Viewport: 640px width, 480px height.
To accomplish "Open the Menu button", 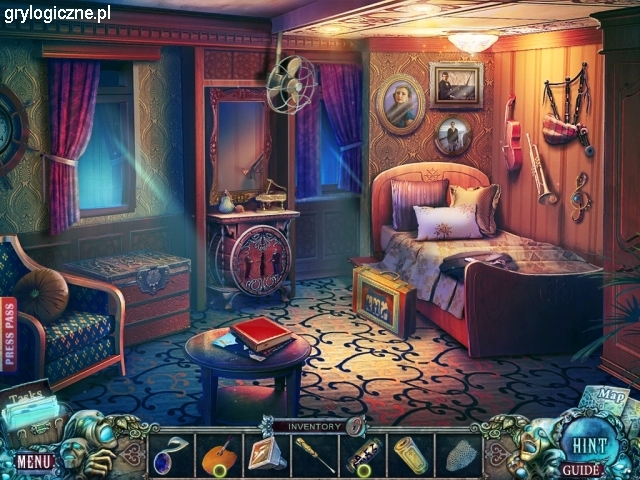I will [x=33, y=461].
